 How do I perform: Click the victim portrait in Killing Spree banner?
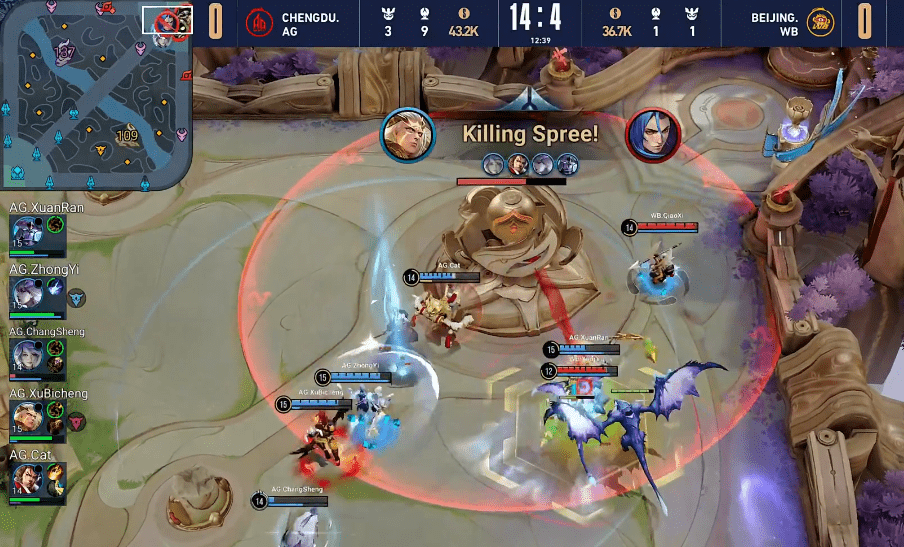point(653,134)
